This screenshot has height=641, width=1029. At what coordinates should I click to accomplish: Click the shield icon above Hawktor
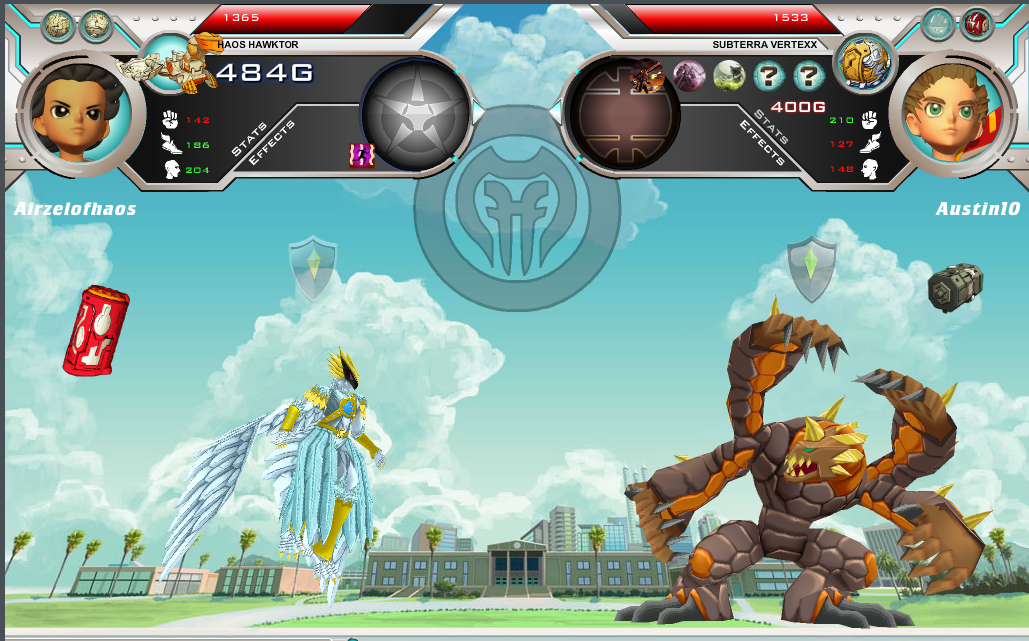(313, 267)
